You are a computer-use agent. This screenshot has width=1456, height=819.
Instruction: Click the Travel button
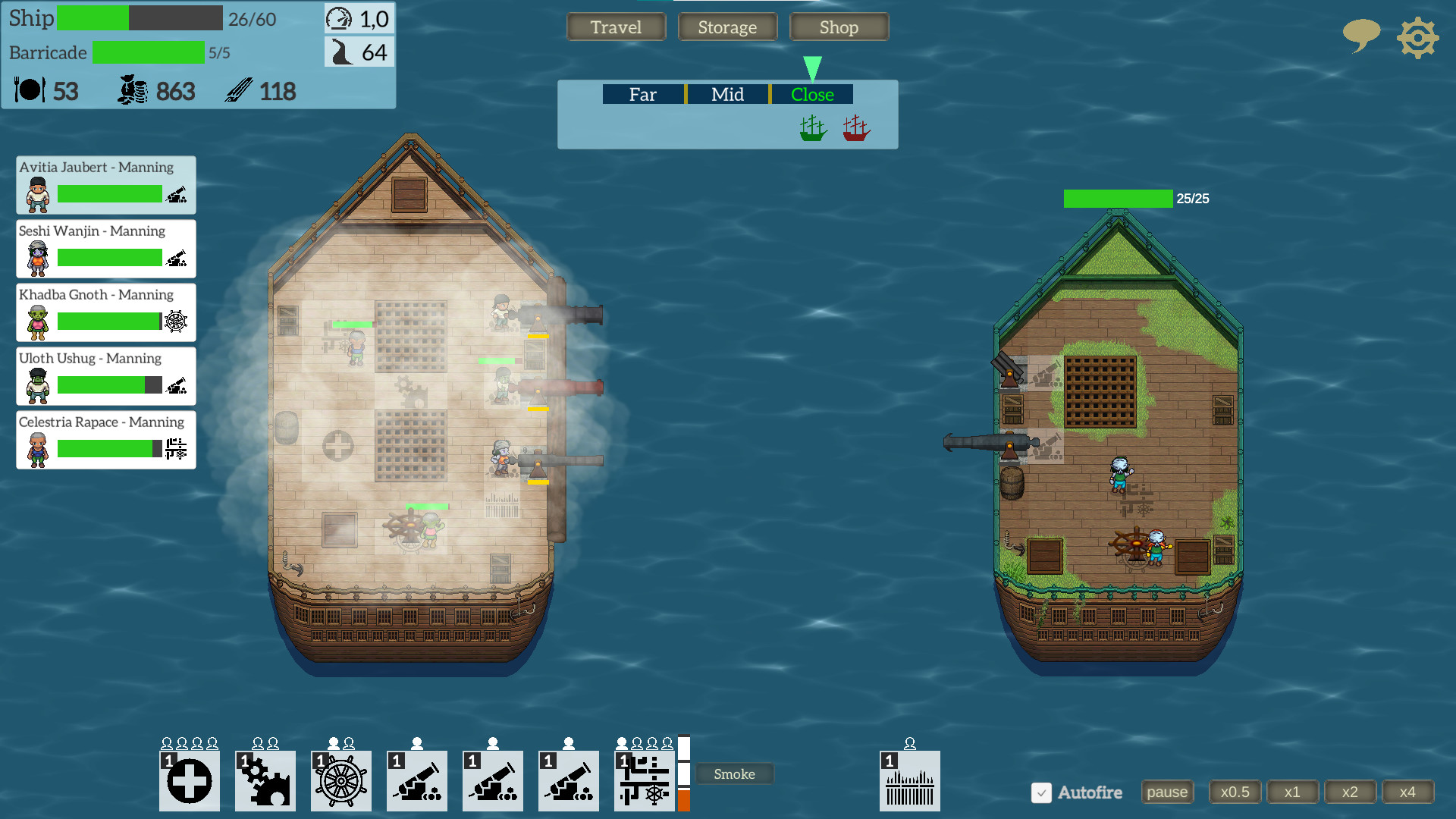pyautogui.click(x=616, y=27)
